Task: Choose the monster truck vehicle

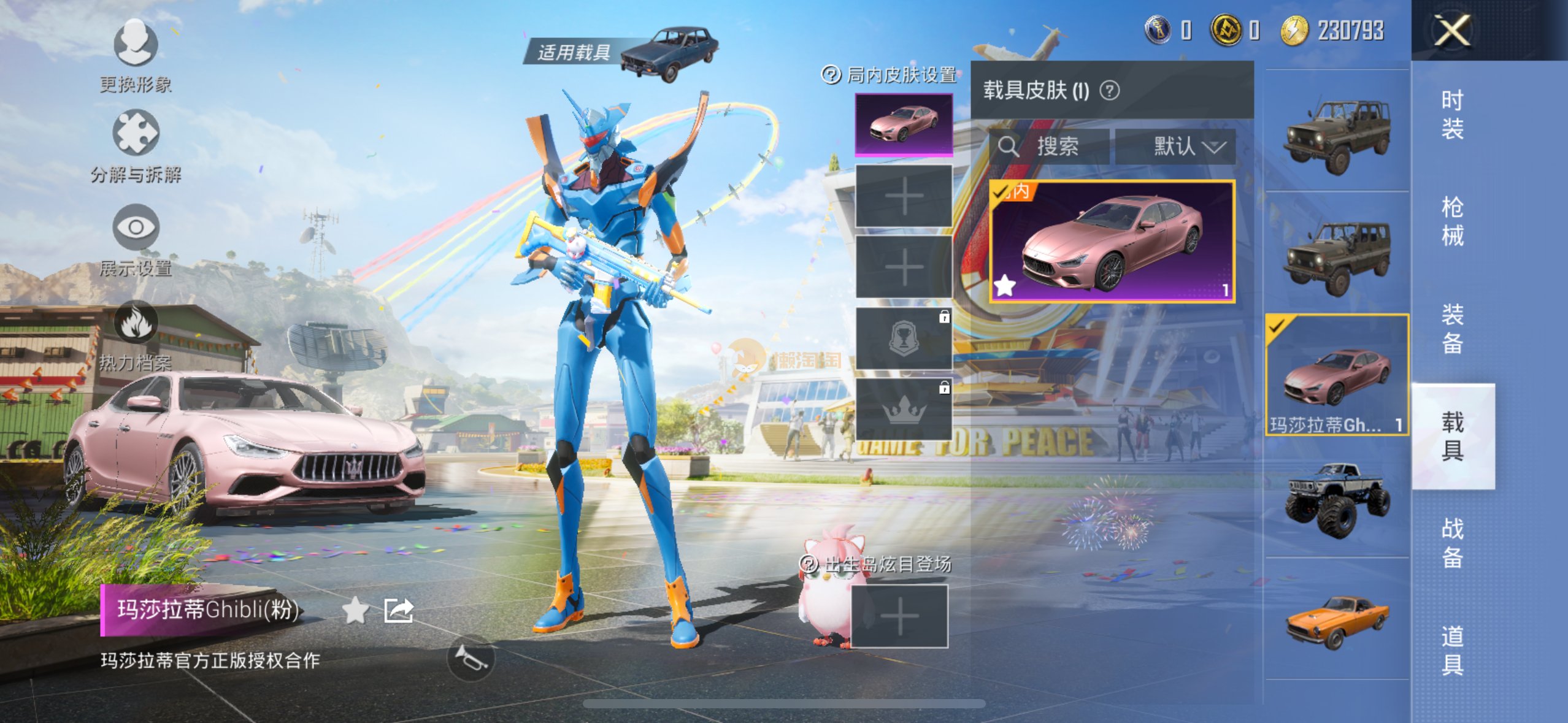Action: point(1337,498)
